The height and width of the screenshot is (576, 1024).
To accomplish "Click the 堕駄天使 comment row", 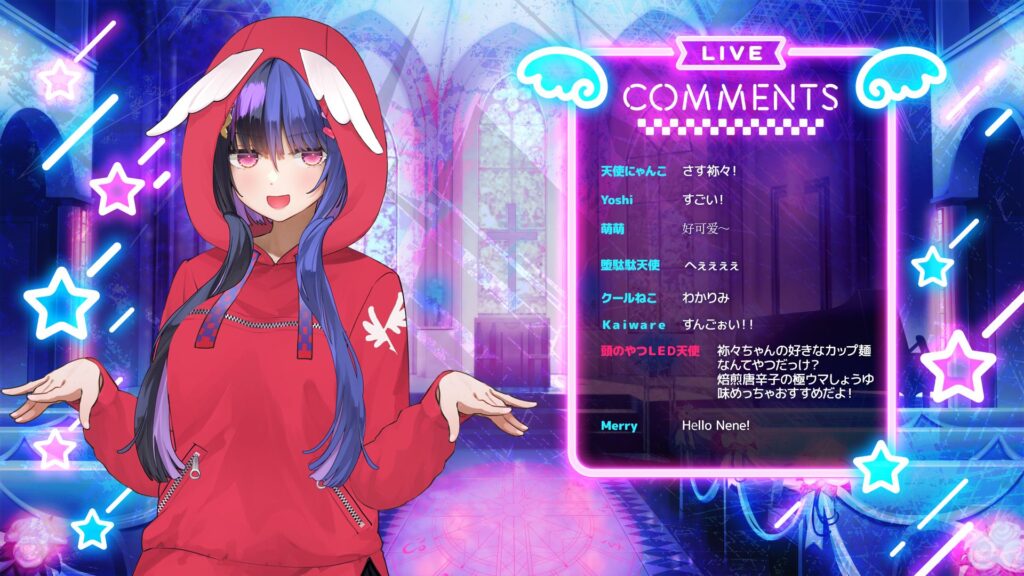I will [711, 266].
